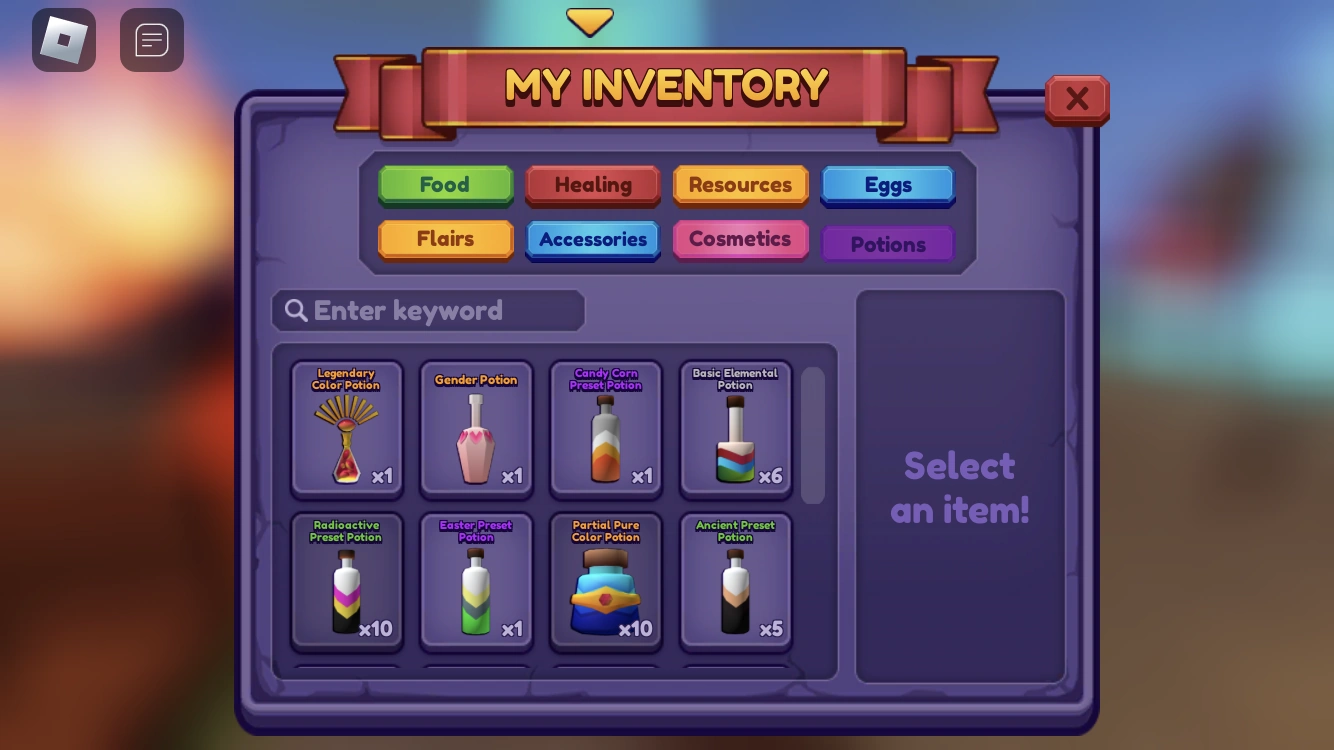The image size is (1334, 750).
Task: Open the Roblox menu icon
Action: 64,40
